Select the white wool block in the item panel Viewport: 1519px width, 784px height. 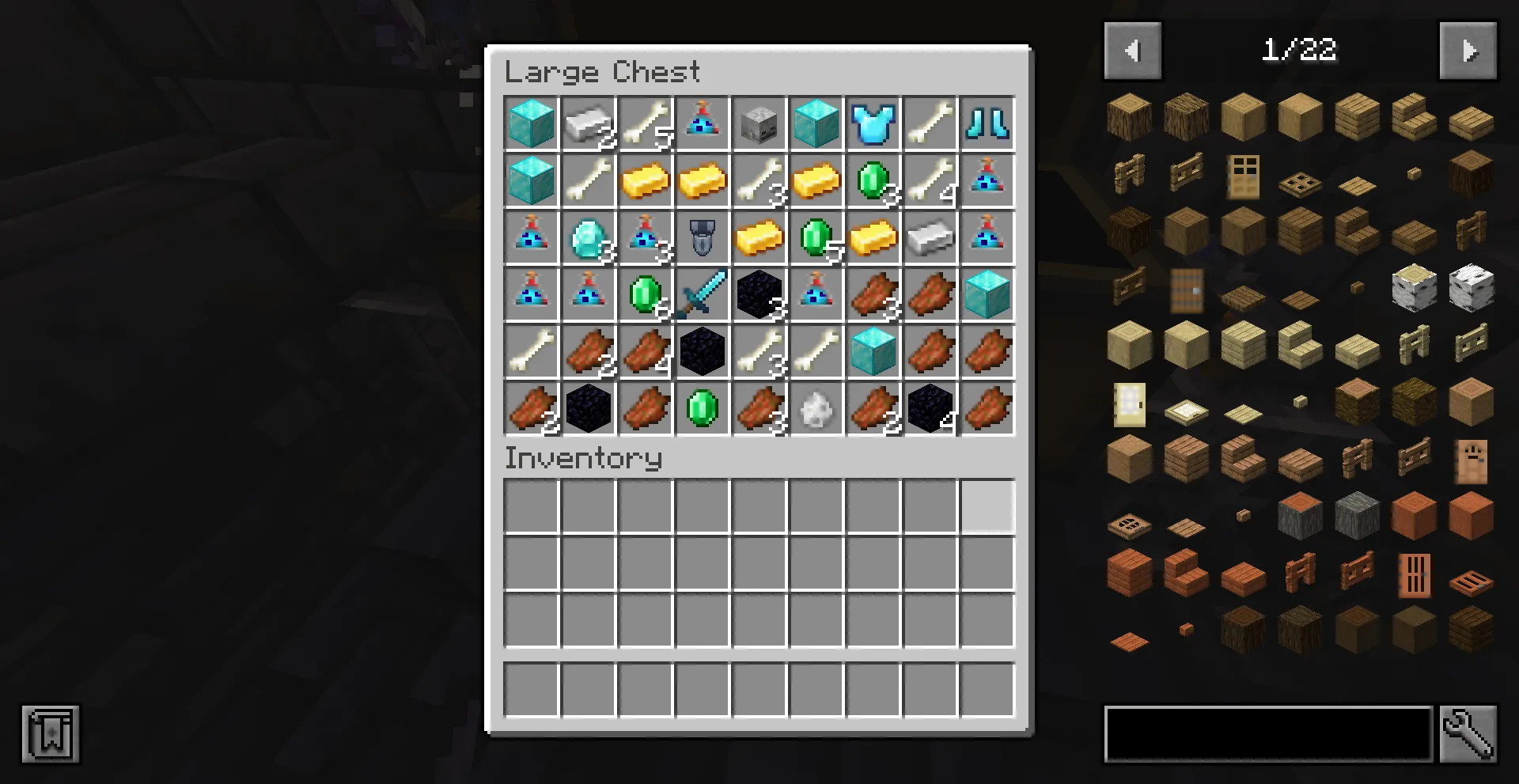[x=1472, y=289]
